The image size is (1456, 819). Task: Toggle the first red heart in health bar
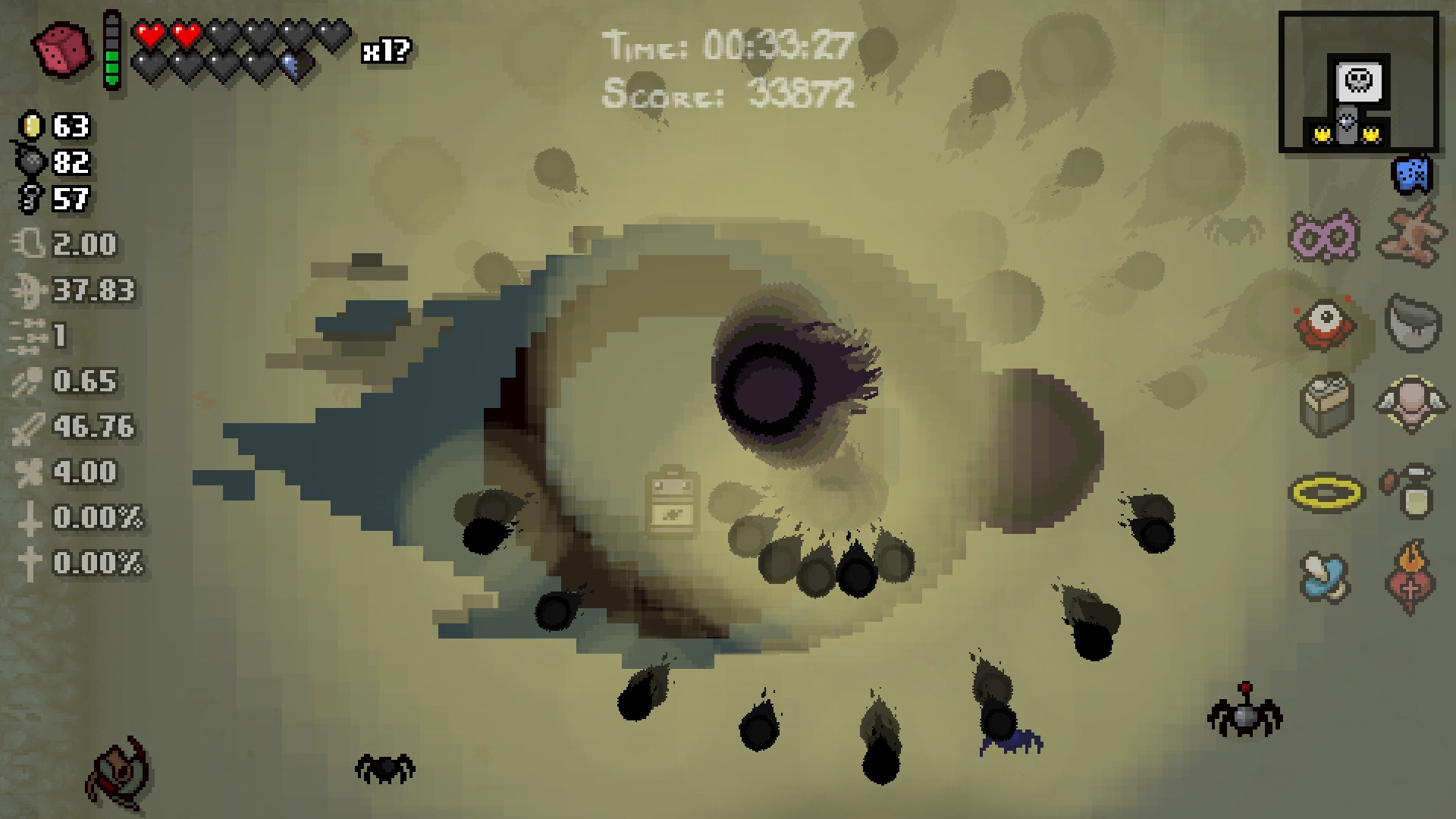pos(147,36)
